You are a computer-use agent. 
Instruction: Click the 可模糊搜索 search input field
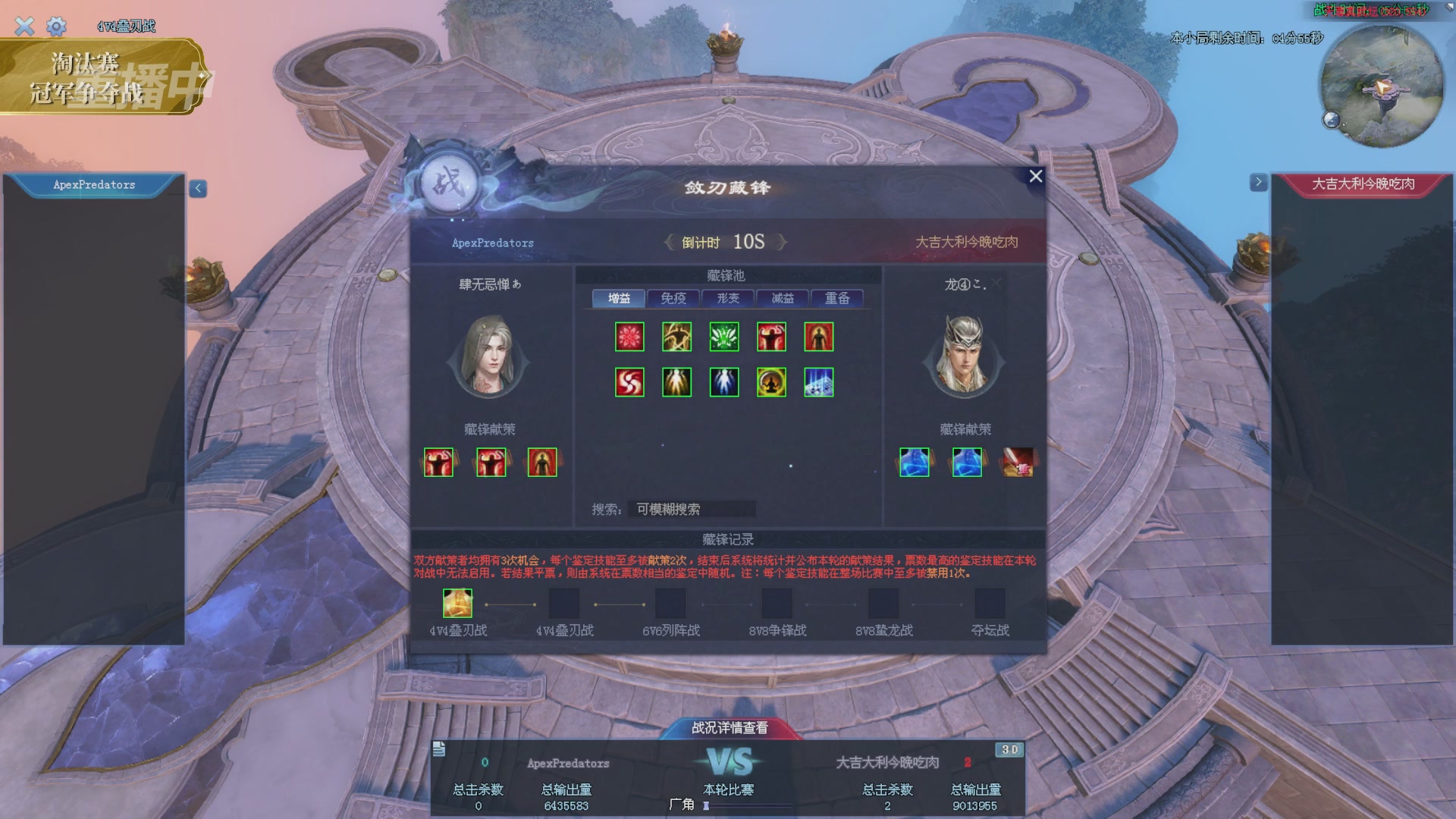coord(691,509)
